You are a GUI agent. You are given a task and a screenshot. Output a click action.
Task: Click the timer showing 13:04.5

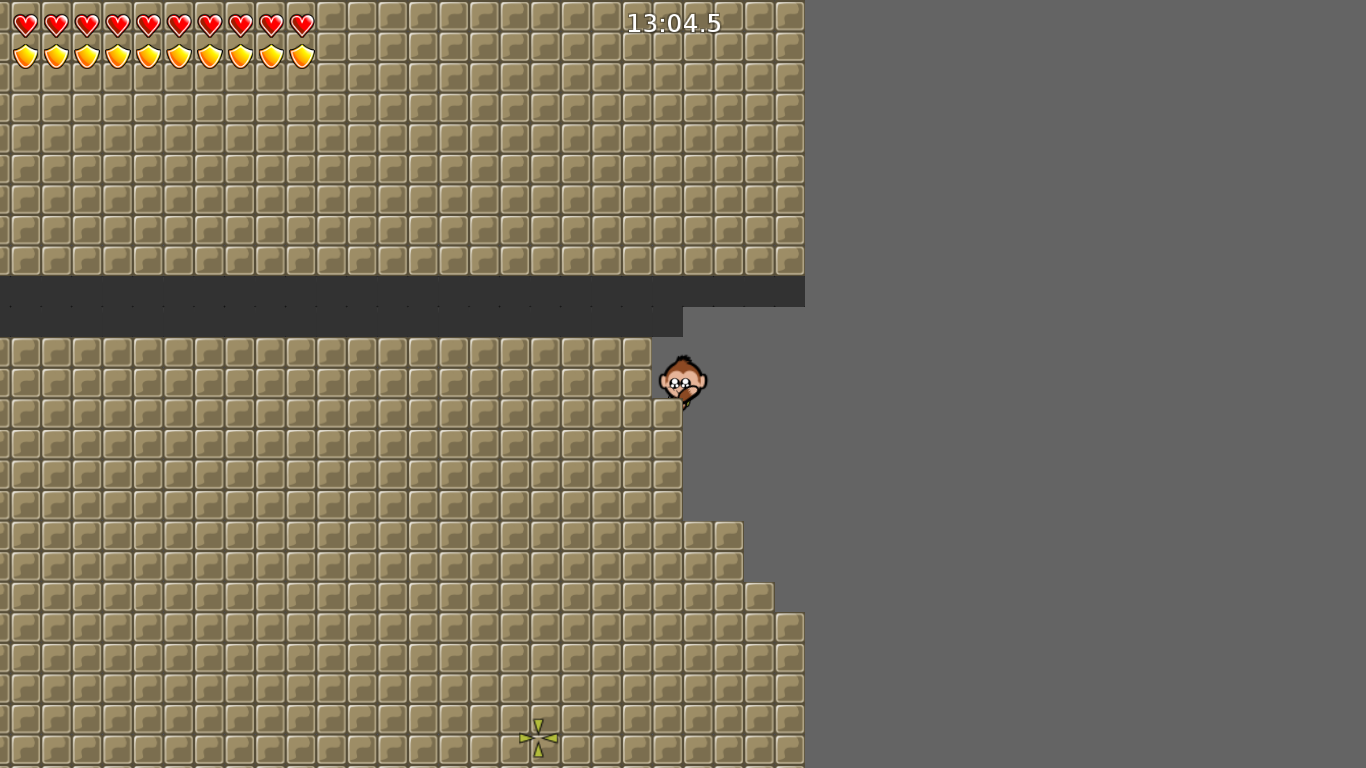[674, 22]
